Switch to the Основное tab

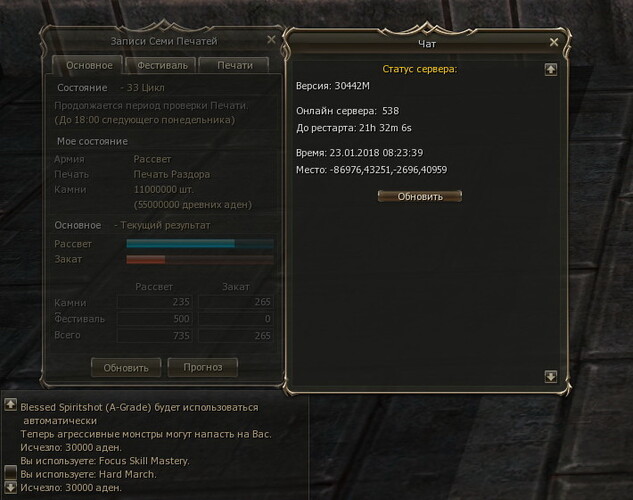89,65
